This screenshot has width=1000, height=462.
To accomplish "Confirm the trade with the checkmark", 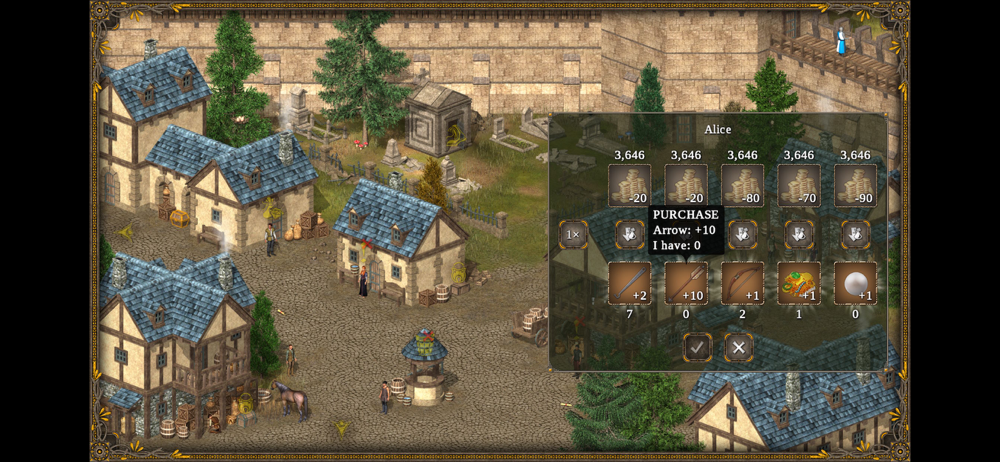I will (697, 347).
